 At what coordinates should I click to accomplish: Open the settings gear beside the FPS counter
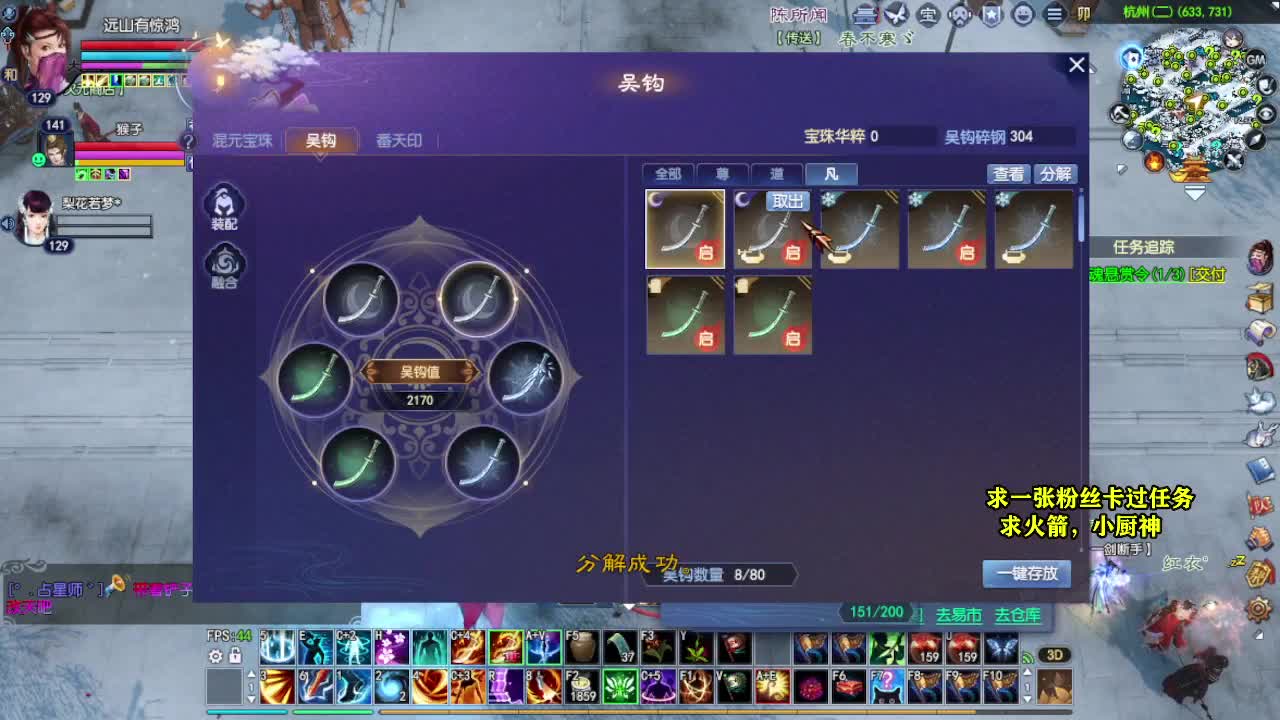coord(215,657)
